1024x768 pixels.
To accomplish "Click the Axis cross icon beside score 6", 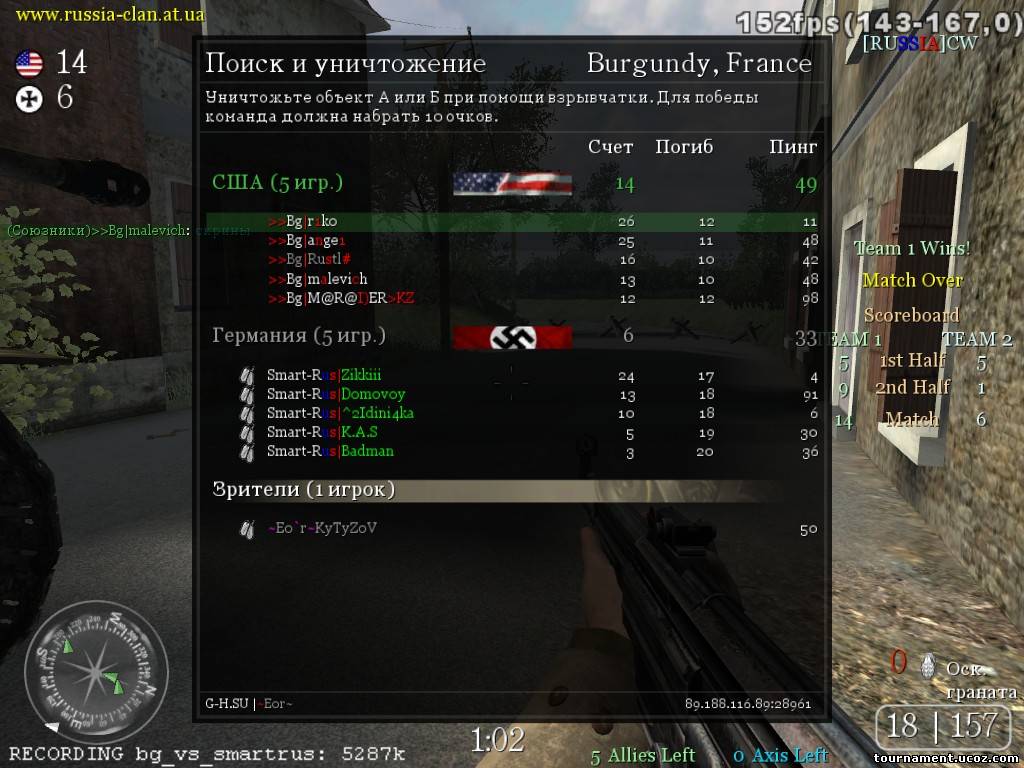I will pyautogui.click(x=29, y=98).
